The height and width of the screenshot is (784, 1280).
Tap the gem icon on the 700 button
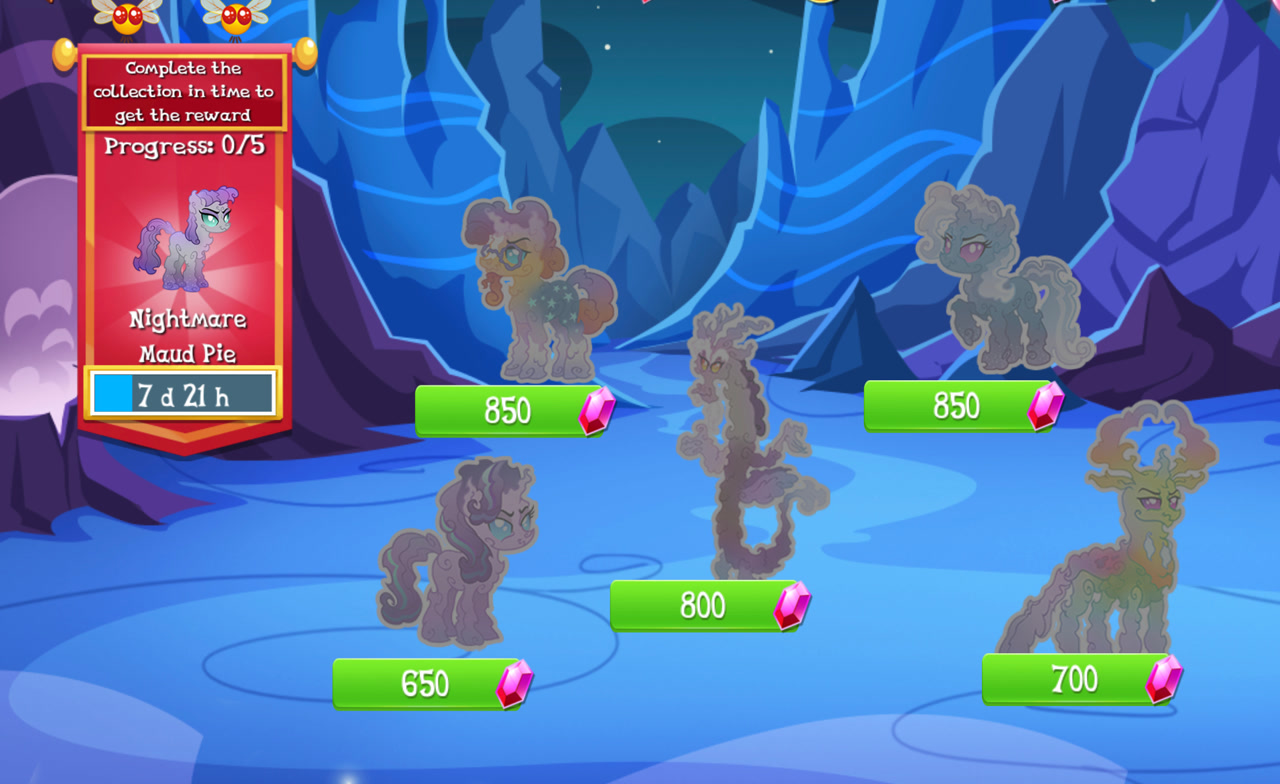[x=1165, y=679]
